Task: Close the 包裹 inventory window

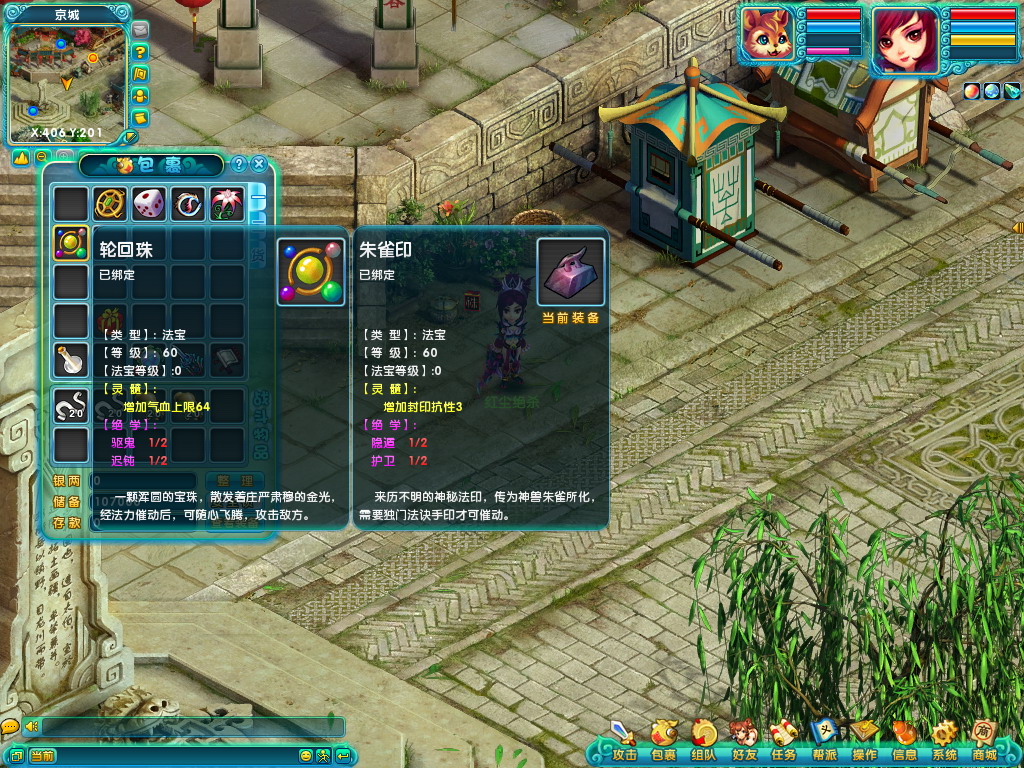Action: click(x=259, y=164)
